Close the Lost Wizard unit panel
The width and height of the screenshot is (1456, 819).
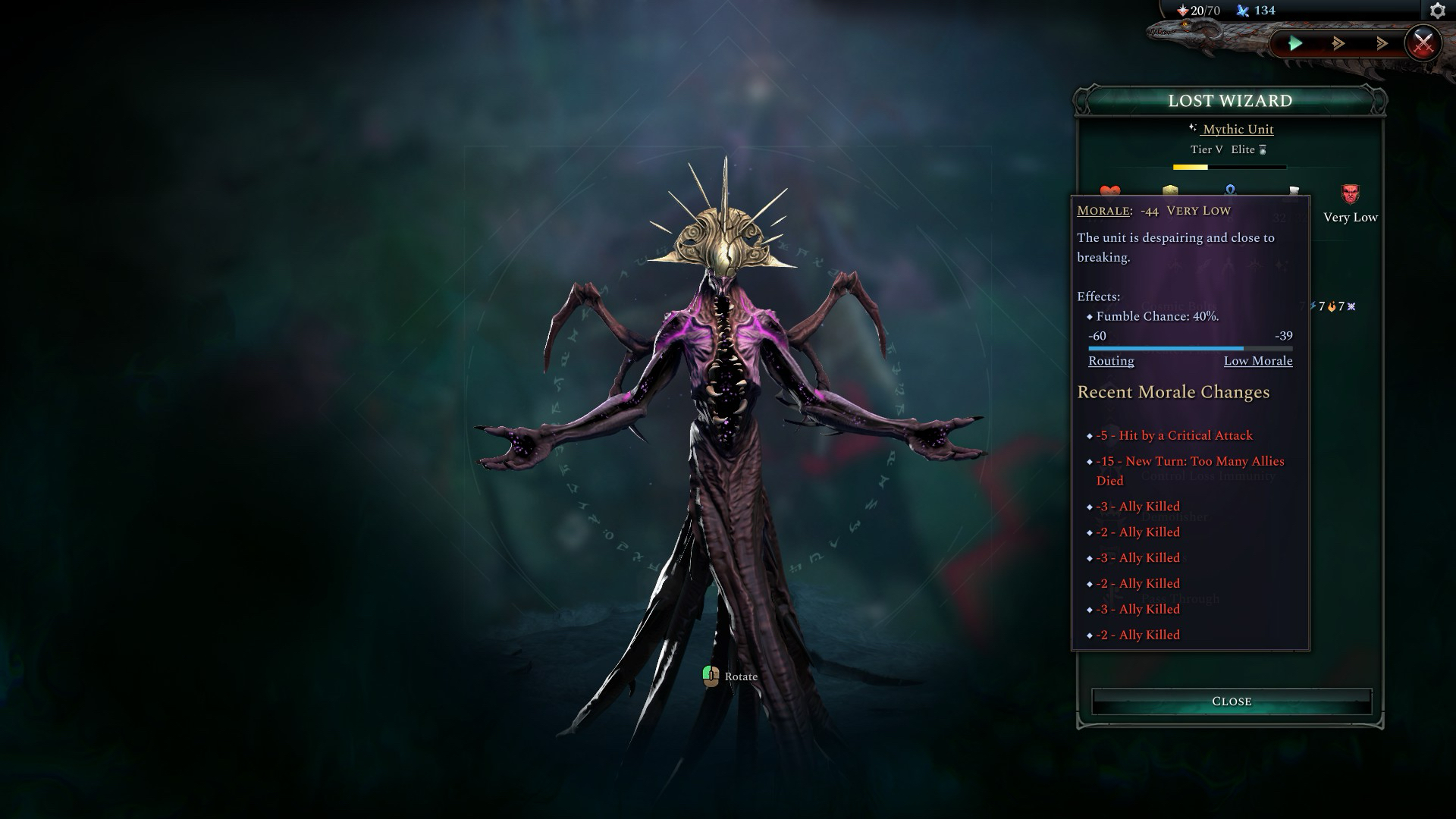pos(1231,701)
